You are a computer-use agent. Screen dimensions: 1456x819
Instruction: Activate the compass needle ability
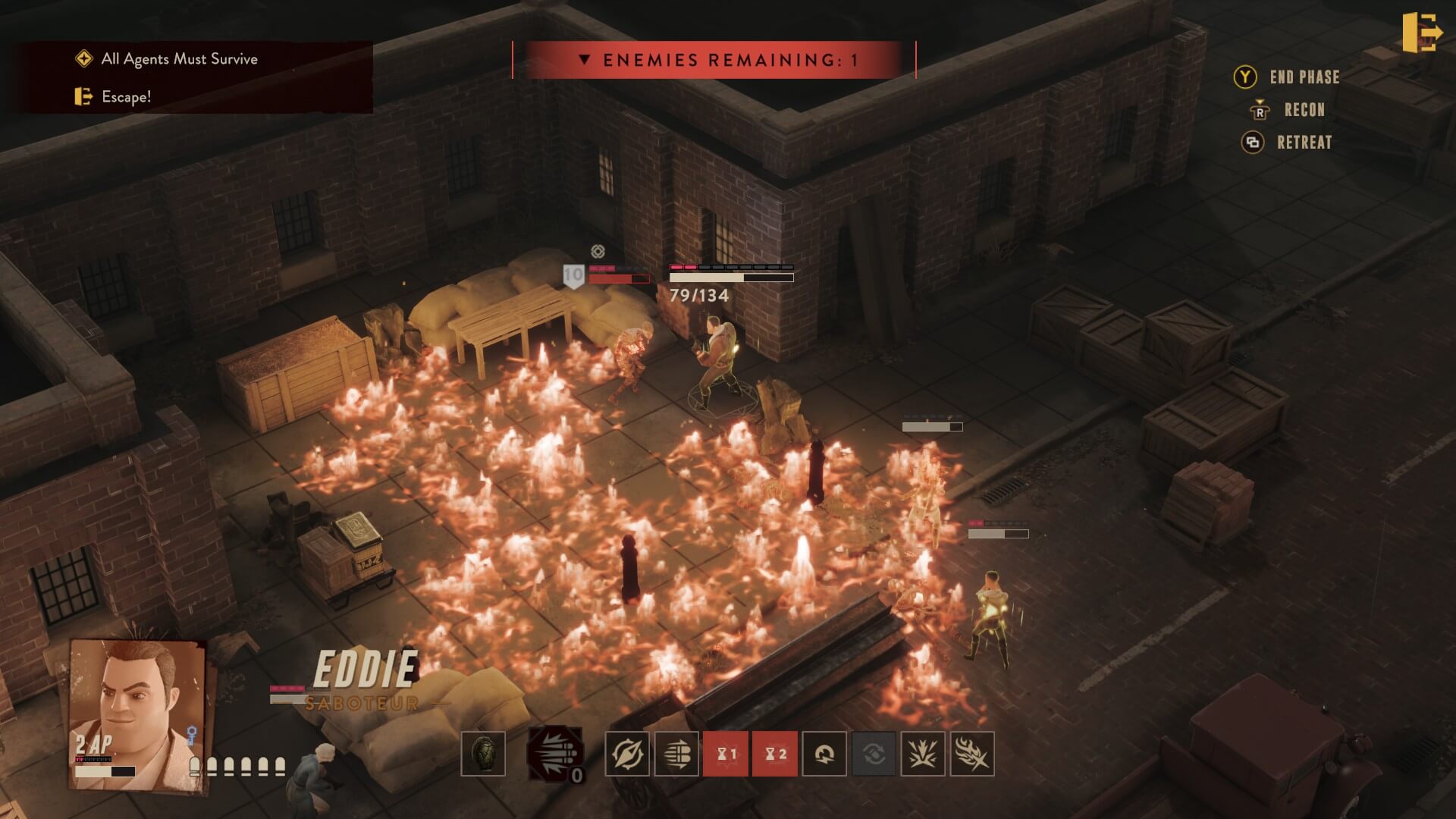[627, 754]
